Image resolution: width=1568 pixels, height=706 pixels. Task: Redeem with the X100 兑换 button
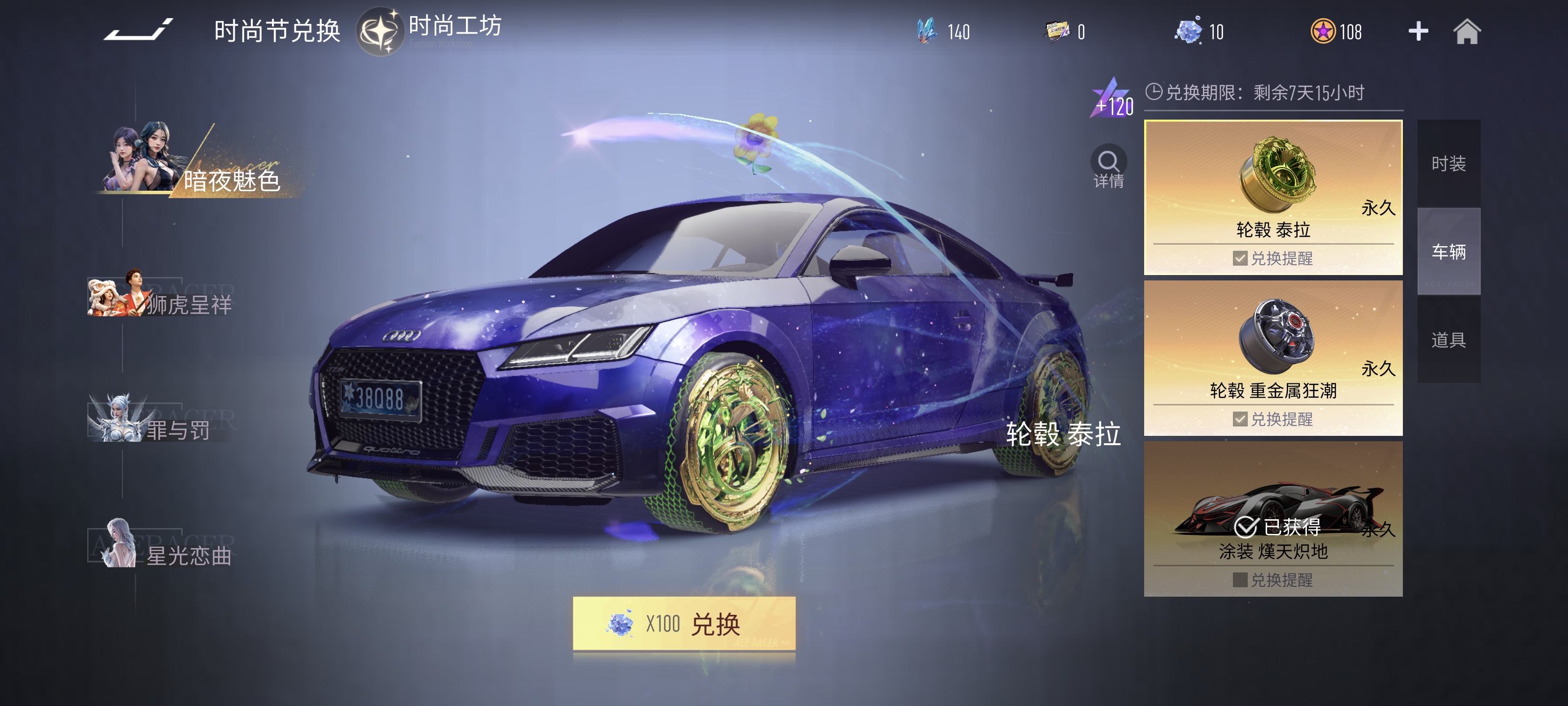pos(684,624)
